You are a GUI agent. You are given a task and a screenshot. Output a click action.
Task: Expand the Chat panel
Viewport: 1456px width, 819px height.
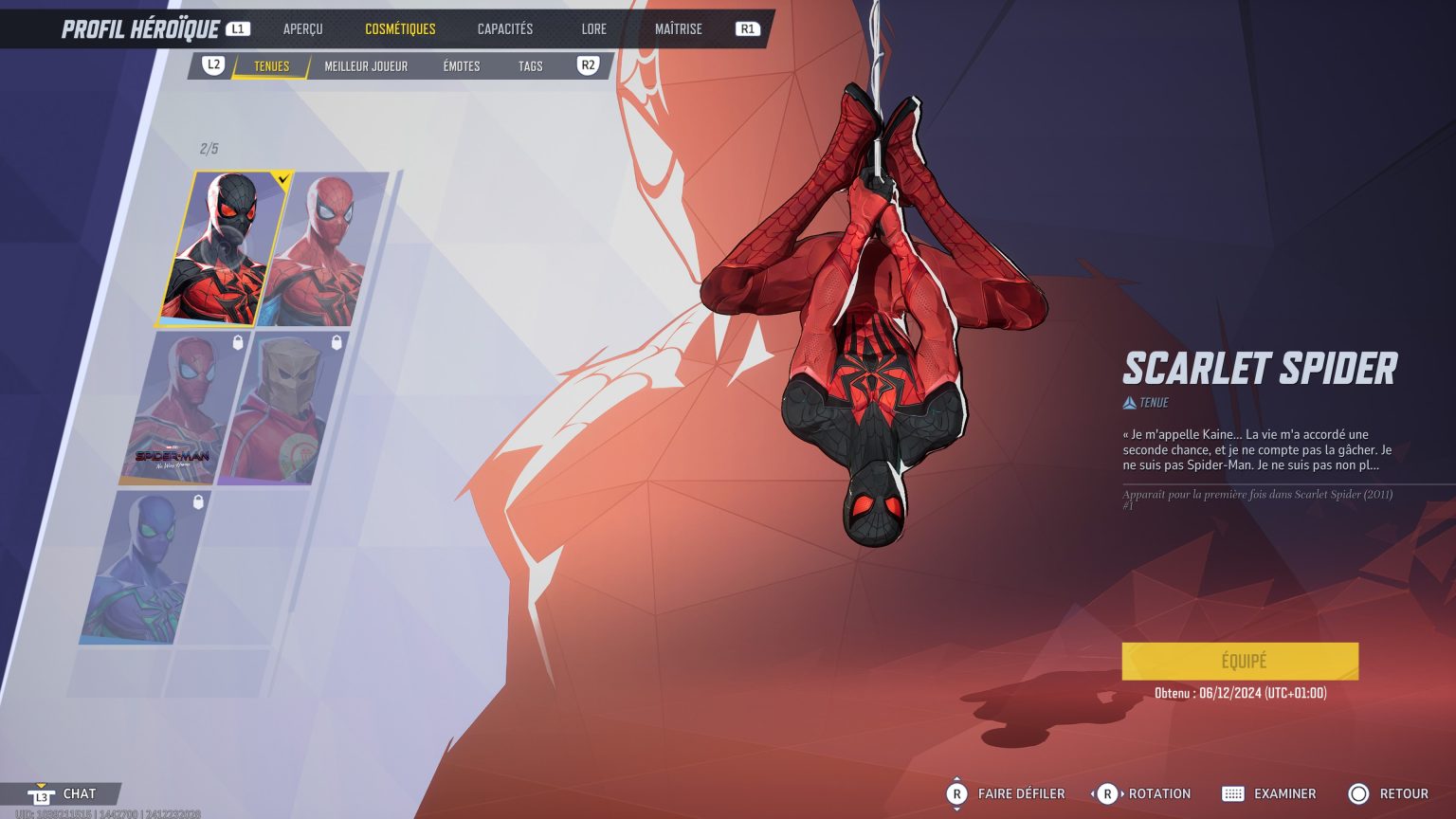click(x=80, y=793)
